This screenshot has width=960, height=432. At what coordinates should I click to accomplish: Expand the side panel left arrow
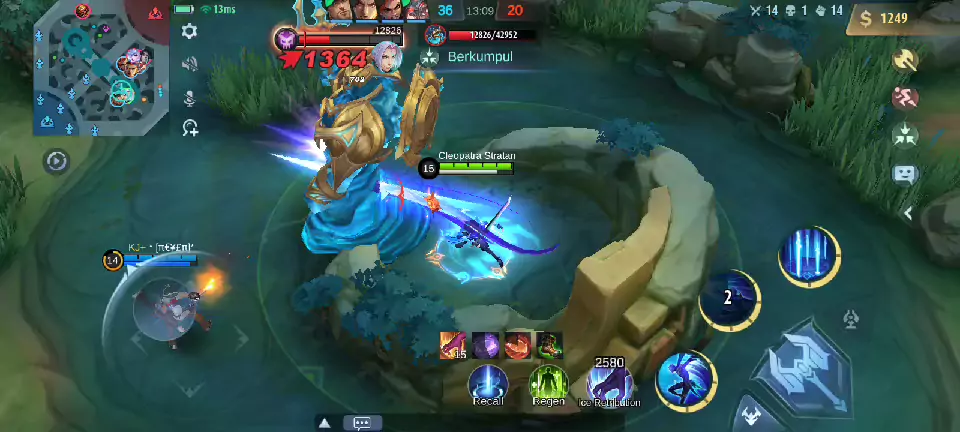click(908, 213)
